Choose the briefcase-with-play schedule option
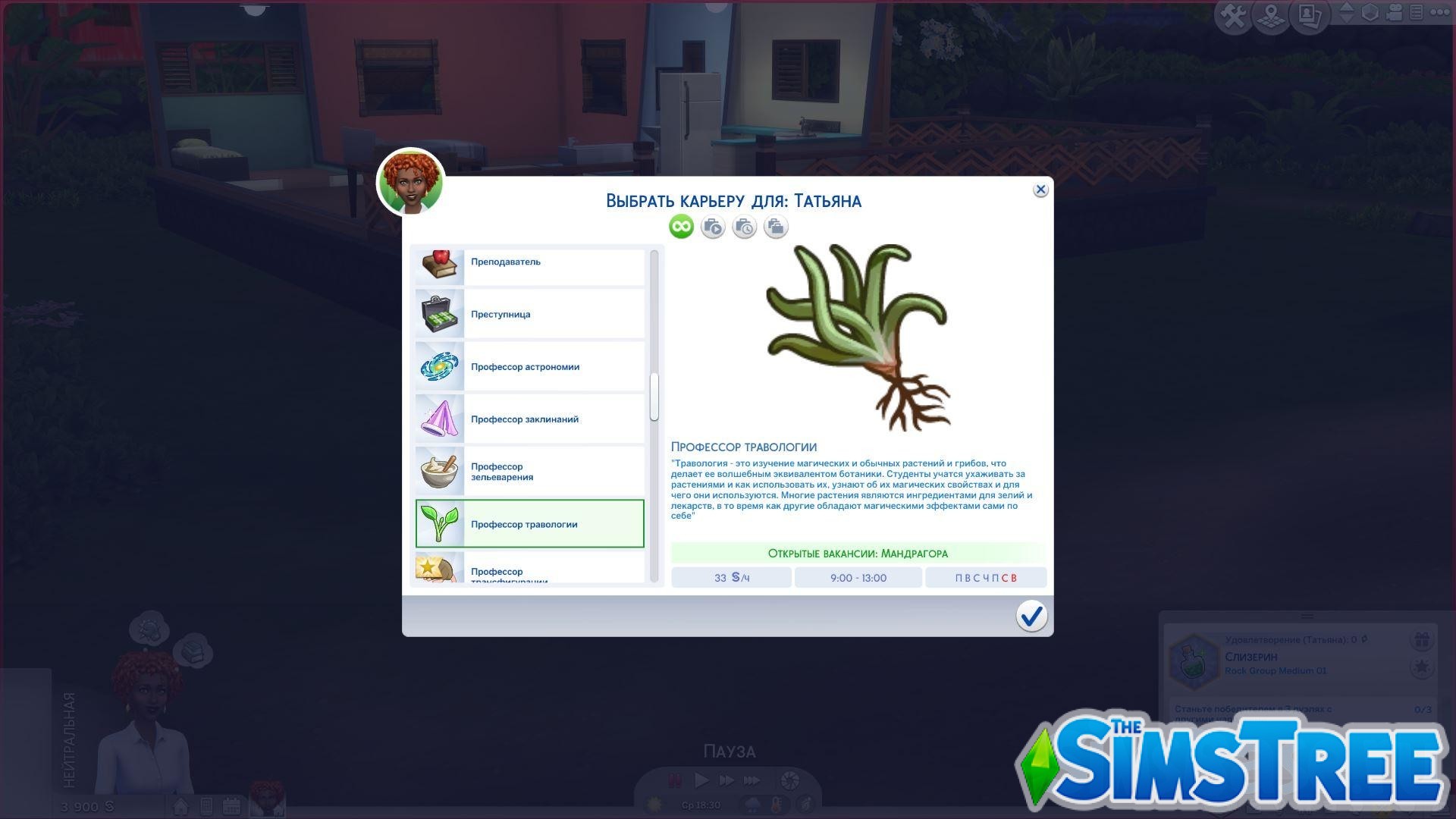This screenshot has height=819, width=1456. 712,226
